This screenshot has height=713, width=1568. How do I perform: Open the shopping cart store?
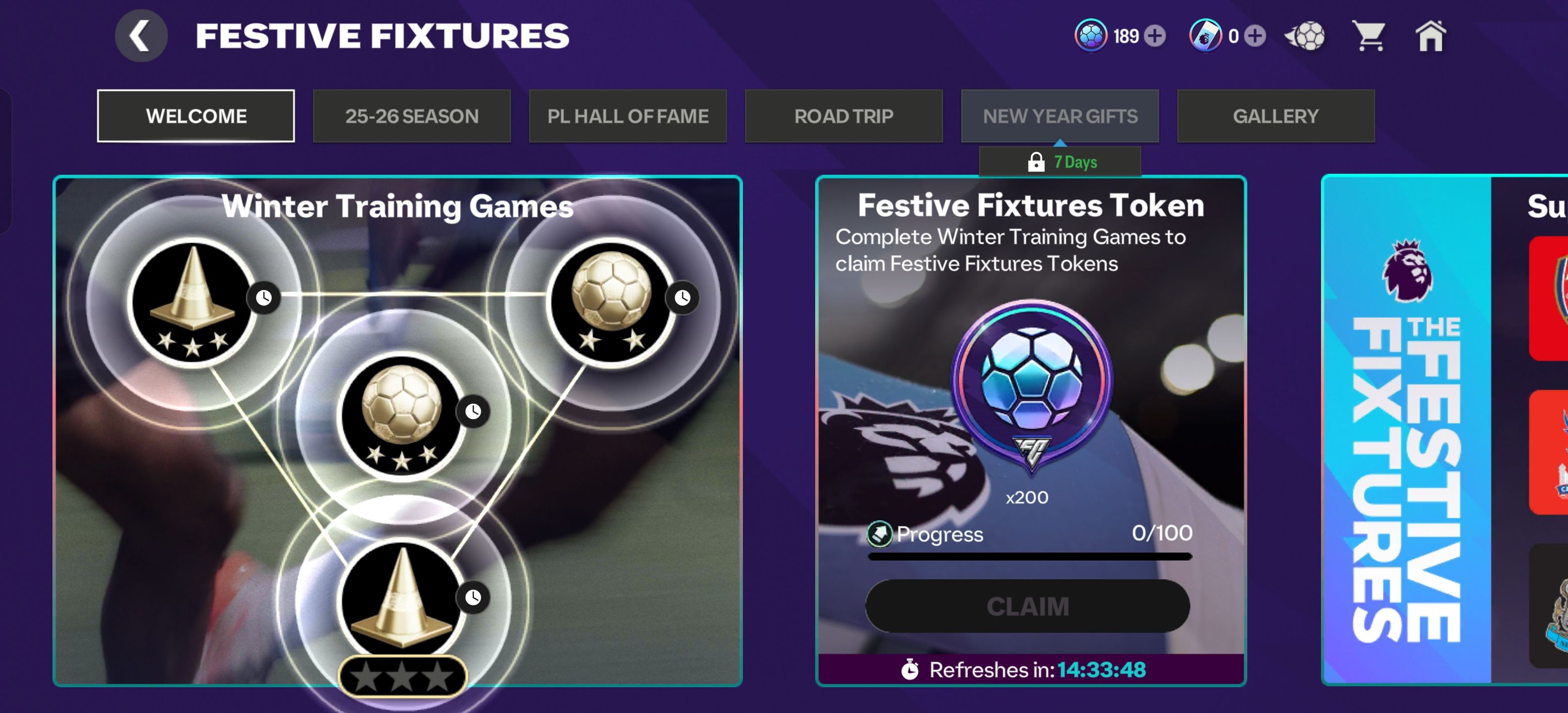pyautogui.click(x=1370, y=37)
